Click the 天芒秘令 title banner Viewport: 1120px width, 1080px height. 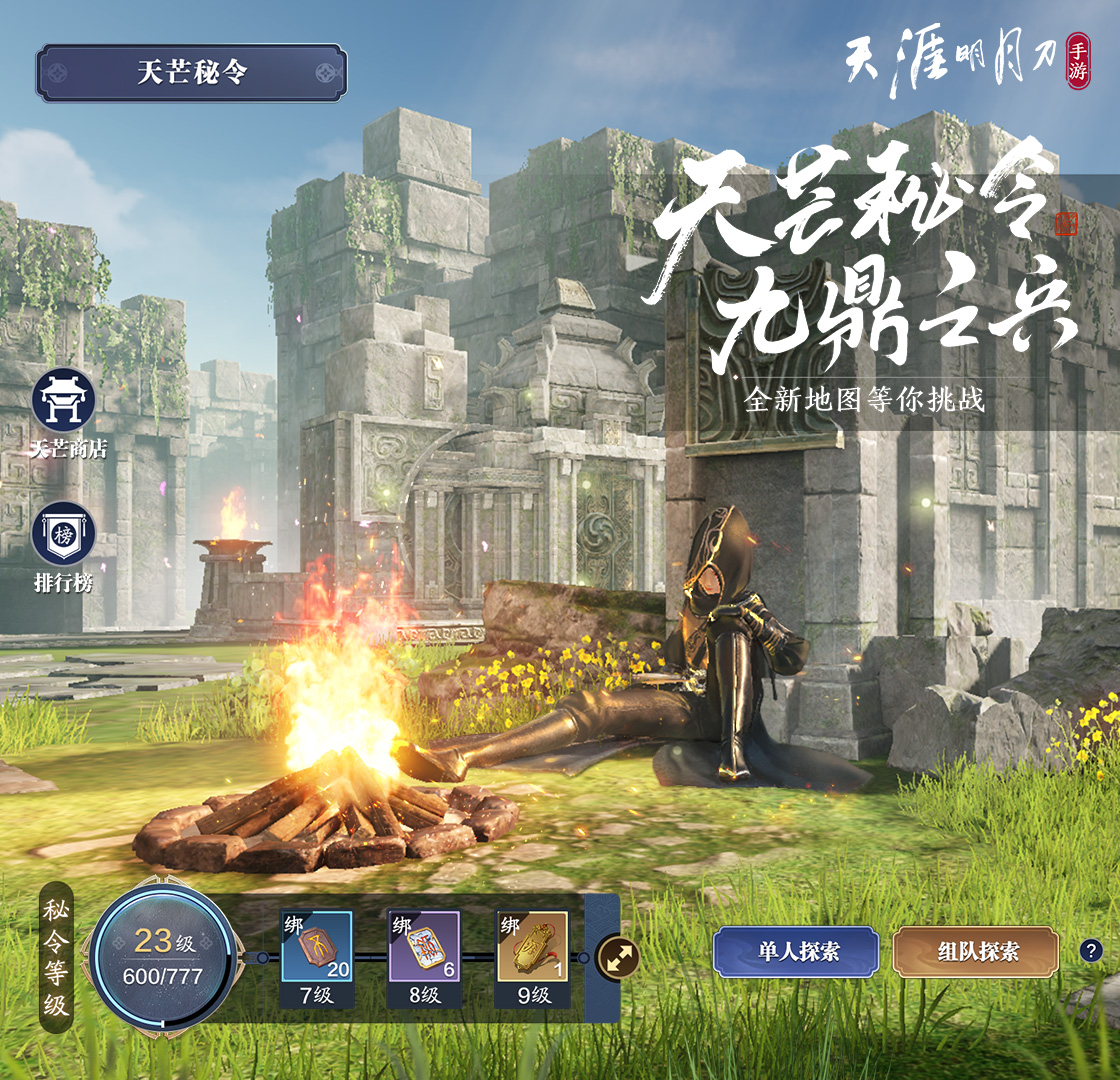click(x=192, y=73)
